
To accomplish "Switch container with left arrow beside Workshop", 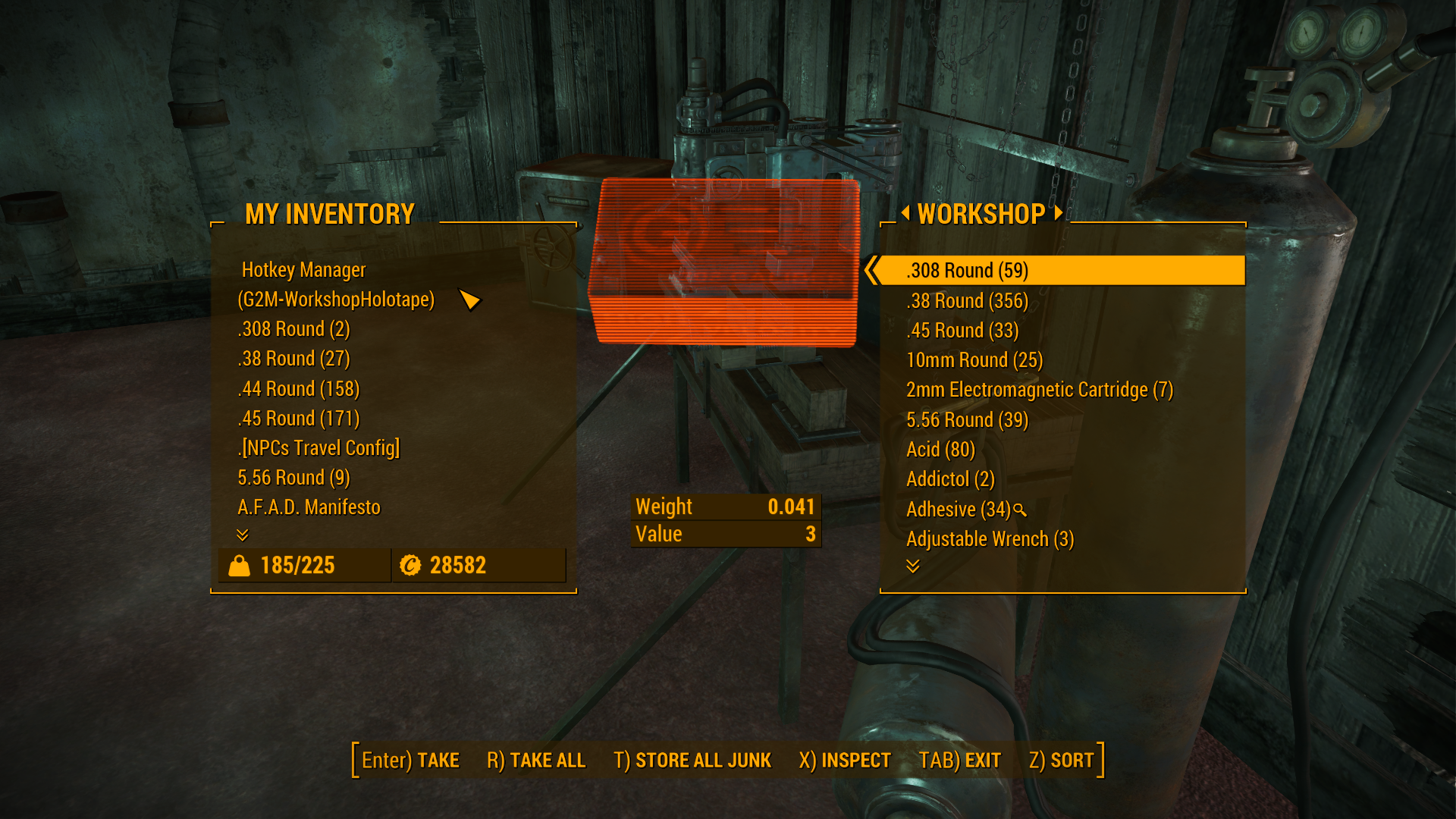I will [x=905, y=213].
